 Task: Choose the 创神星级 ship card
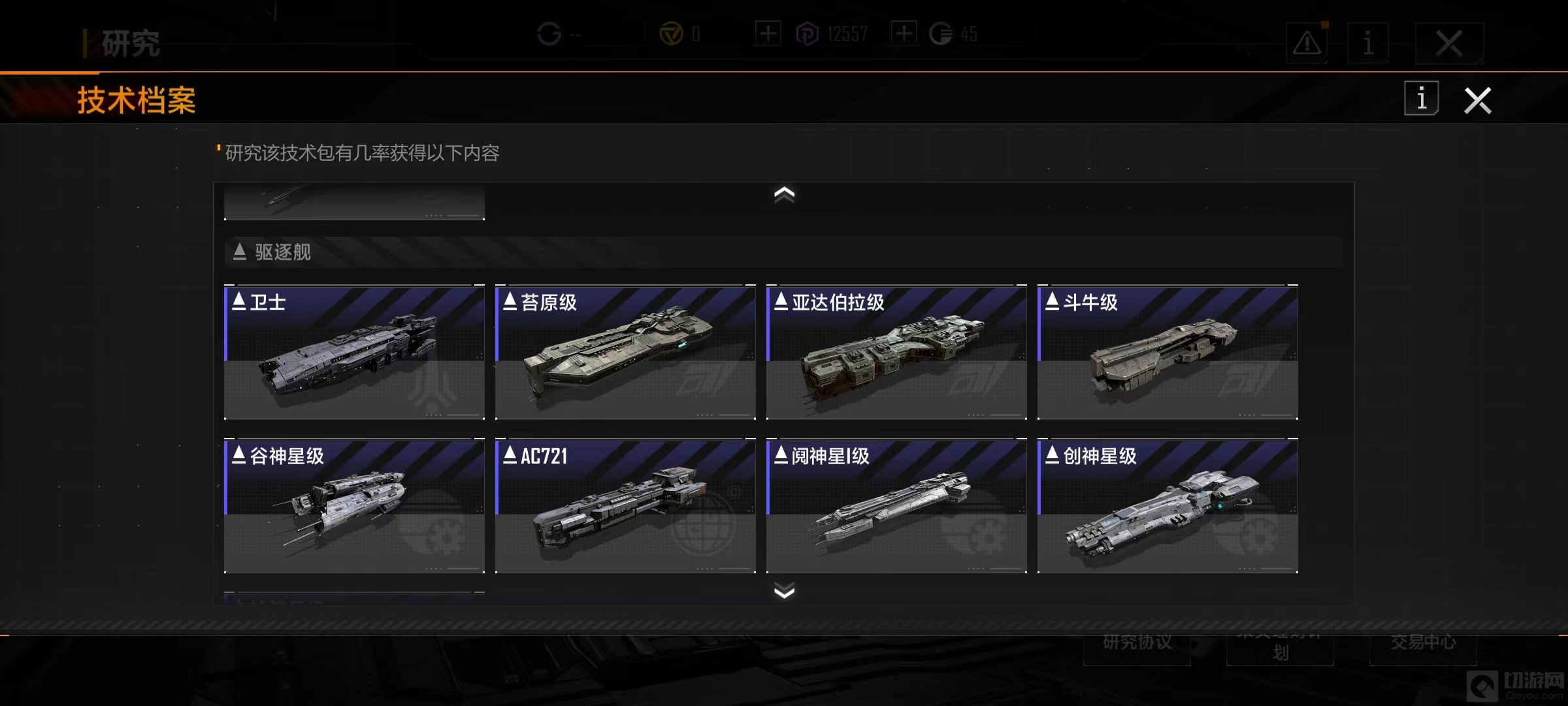tap(1168, 506)
